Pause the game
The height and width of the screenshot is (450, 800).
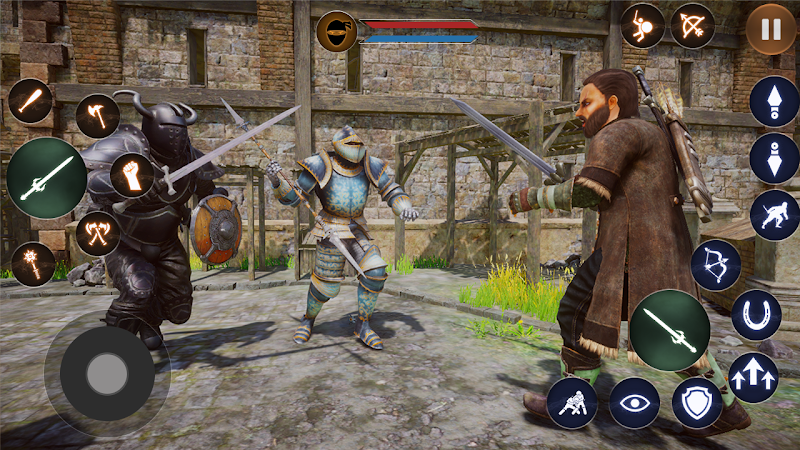tap(771, 30)
